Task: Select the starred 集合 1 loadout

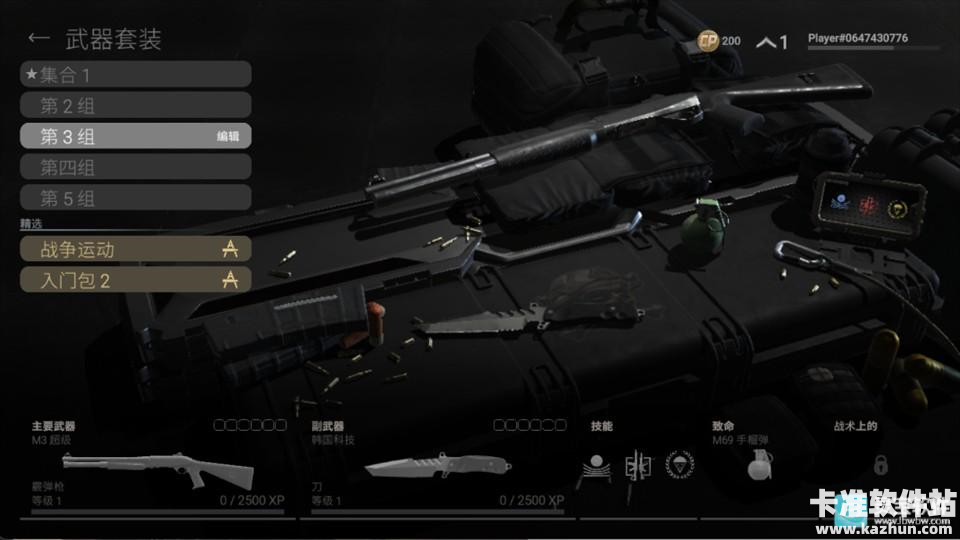Action: [135, 74]
